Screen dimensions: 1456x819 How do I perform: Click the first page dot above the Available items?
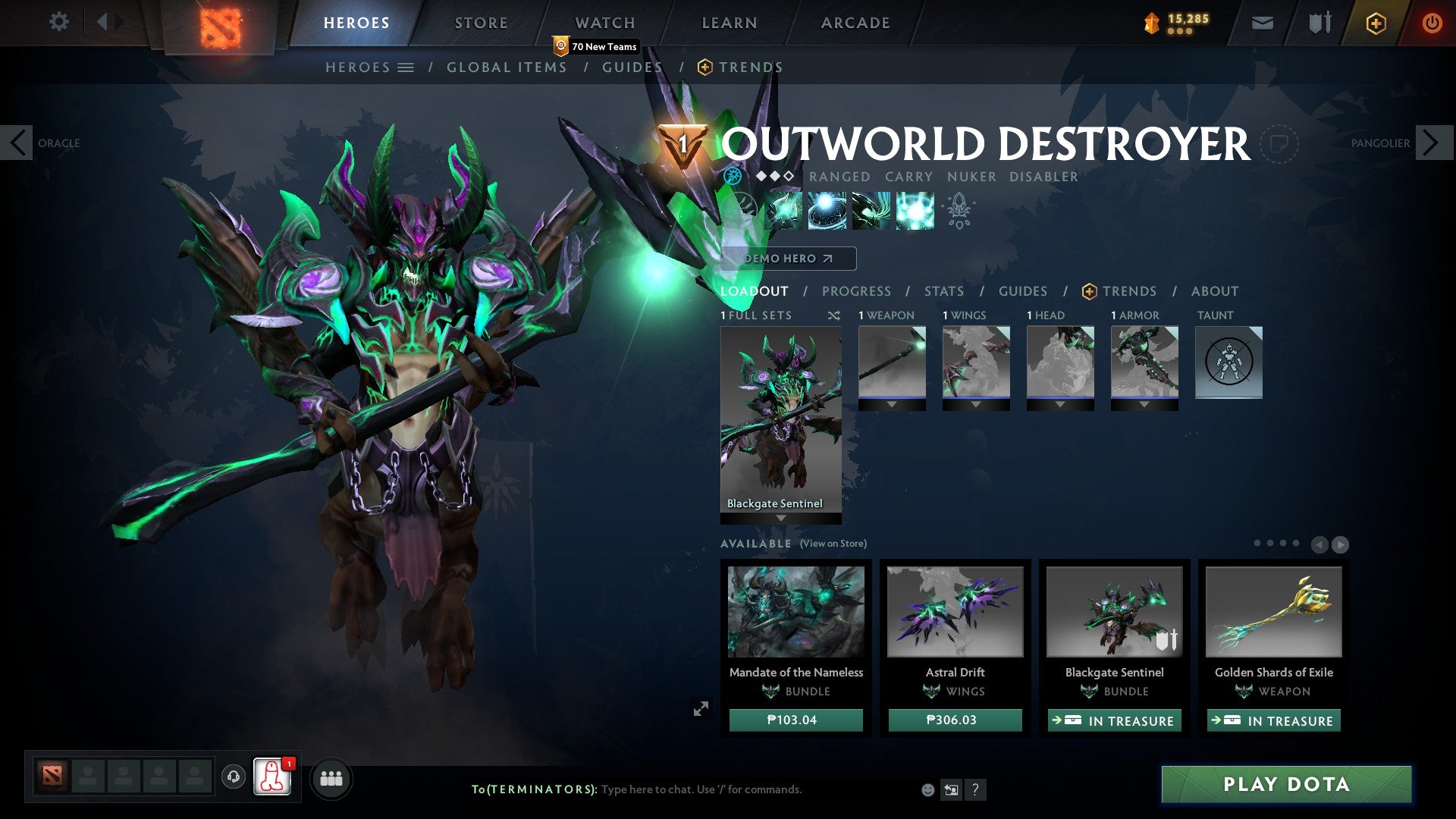coord(1257,544)
